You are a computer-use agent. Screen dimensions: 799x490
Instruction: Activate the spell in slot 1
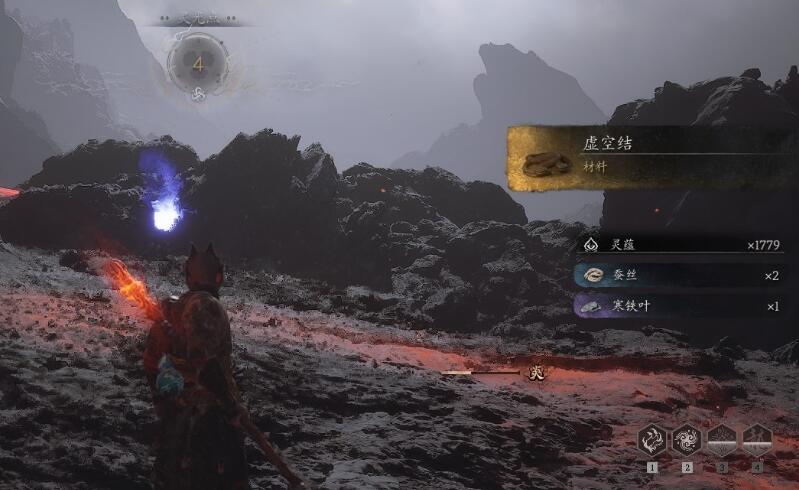(x=653, y=439)
